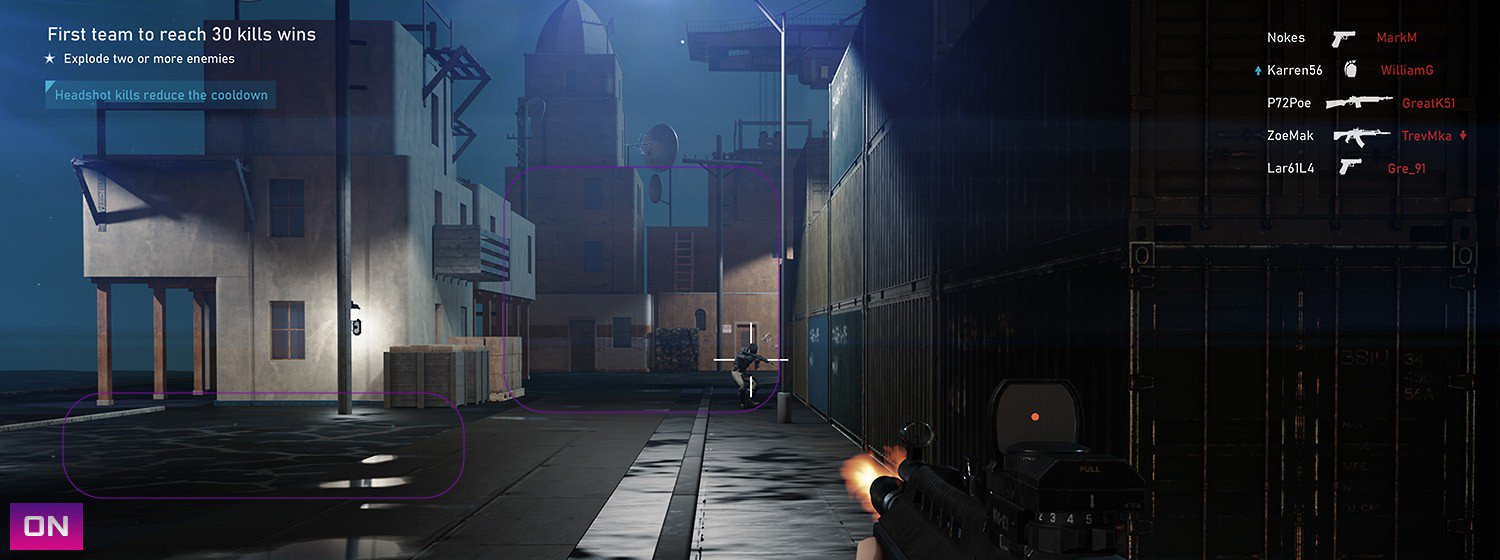Toggle the purple ON badge
Screen dimensions: 1500x560
click(46, 527)
